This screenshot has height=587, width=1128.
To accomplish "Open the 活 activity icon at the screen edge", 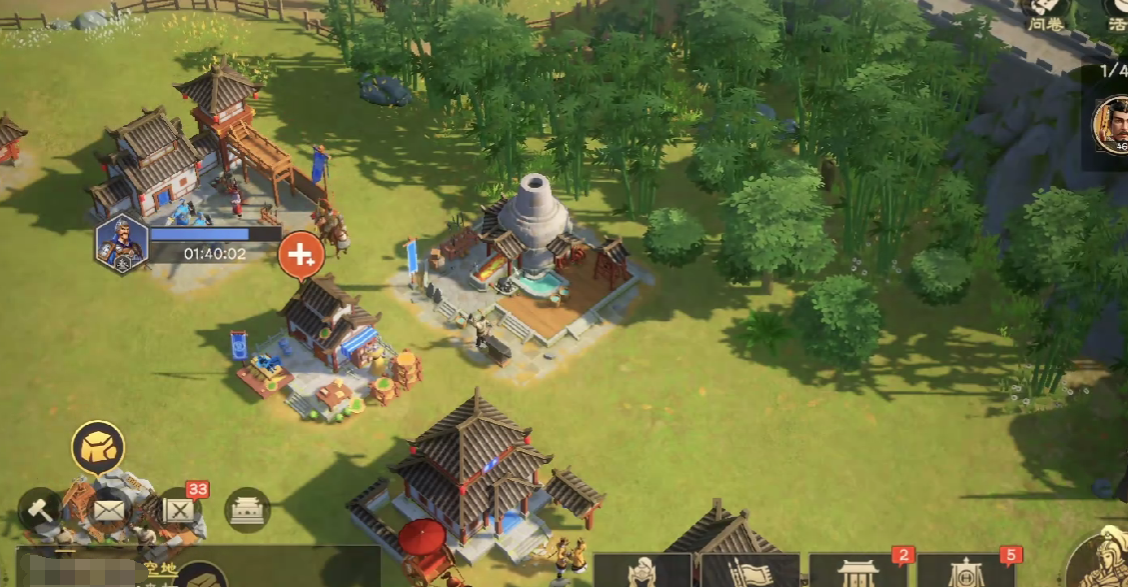I will pos(1117,14).
